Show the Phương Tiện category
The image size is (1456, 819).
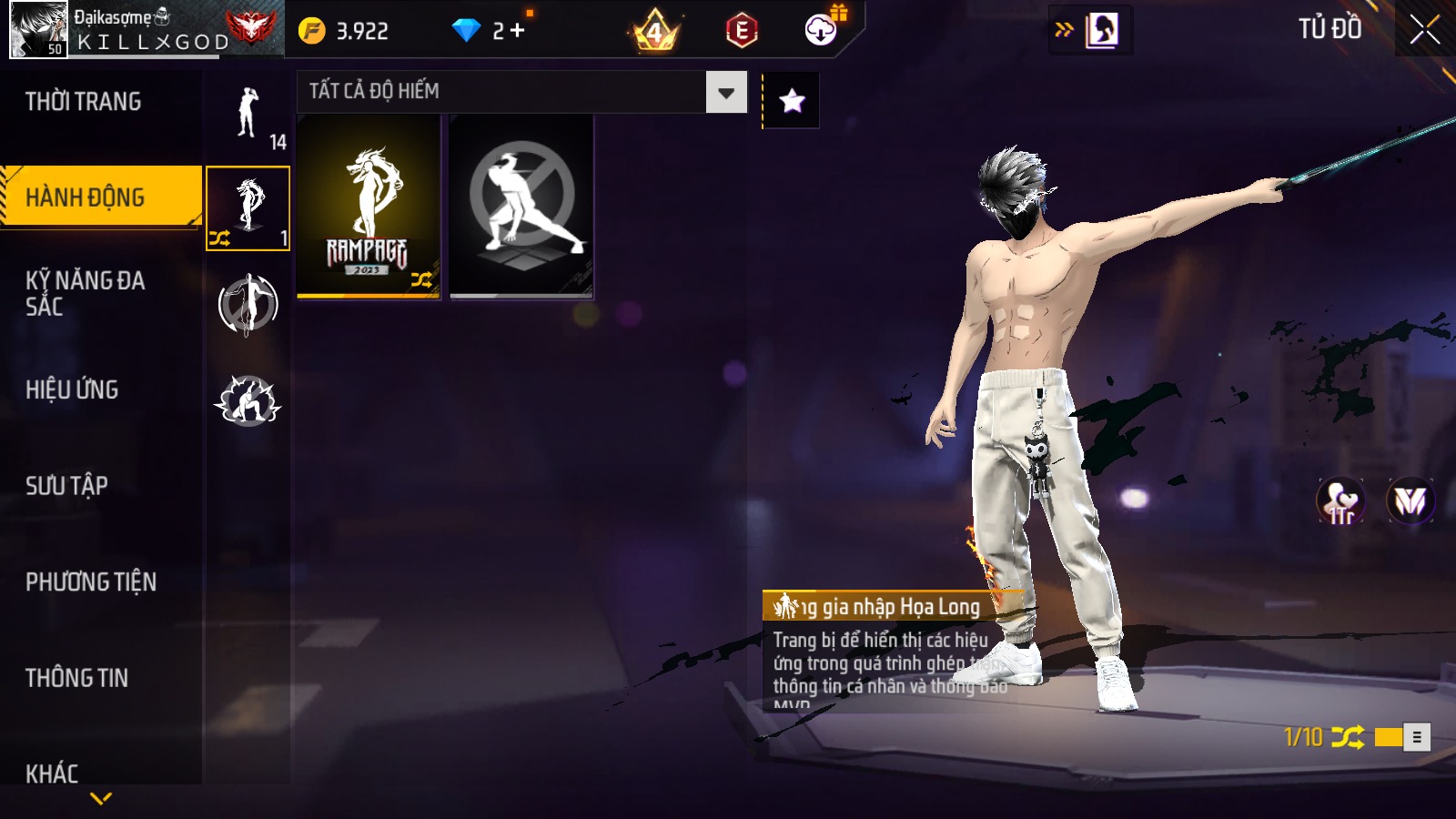pyautogui.click(x=91, y=582)
